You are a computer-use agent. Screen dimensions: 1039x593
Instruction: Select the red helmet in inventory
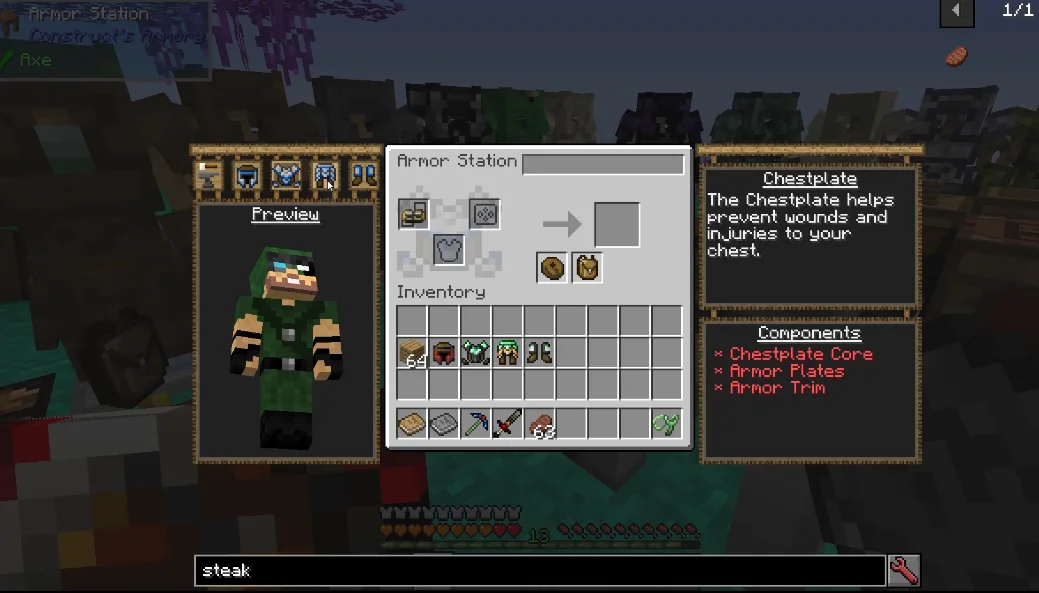[444, 353]
